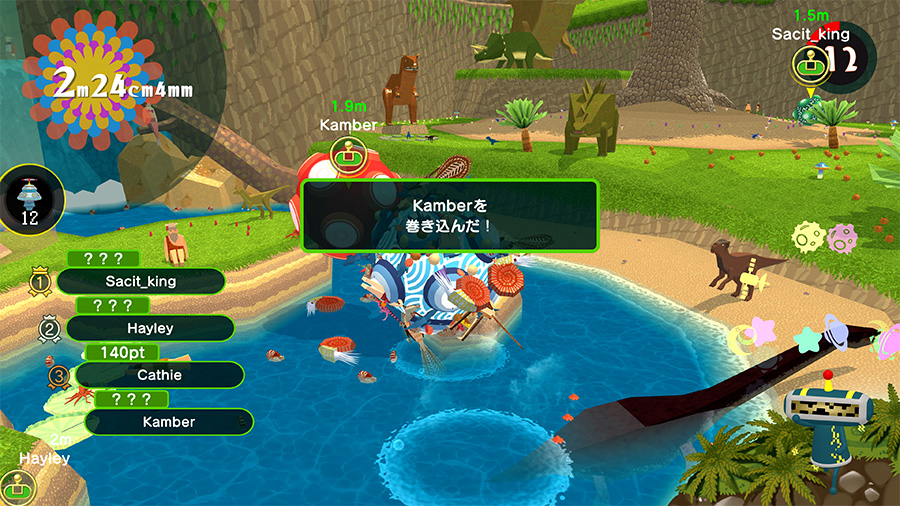900x506 pixels.
Task: Choose Cathie's third-place ranking row
Action: [x=159, y=375]
